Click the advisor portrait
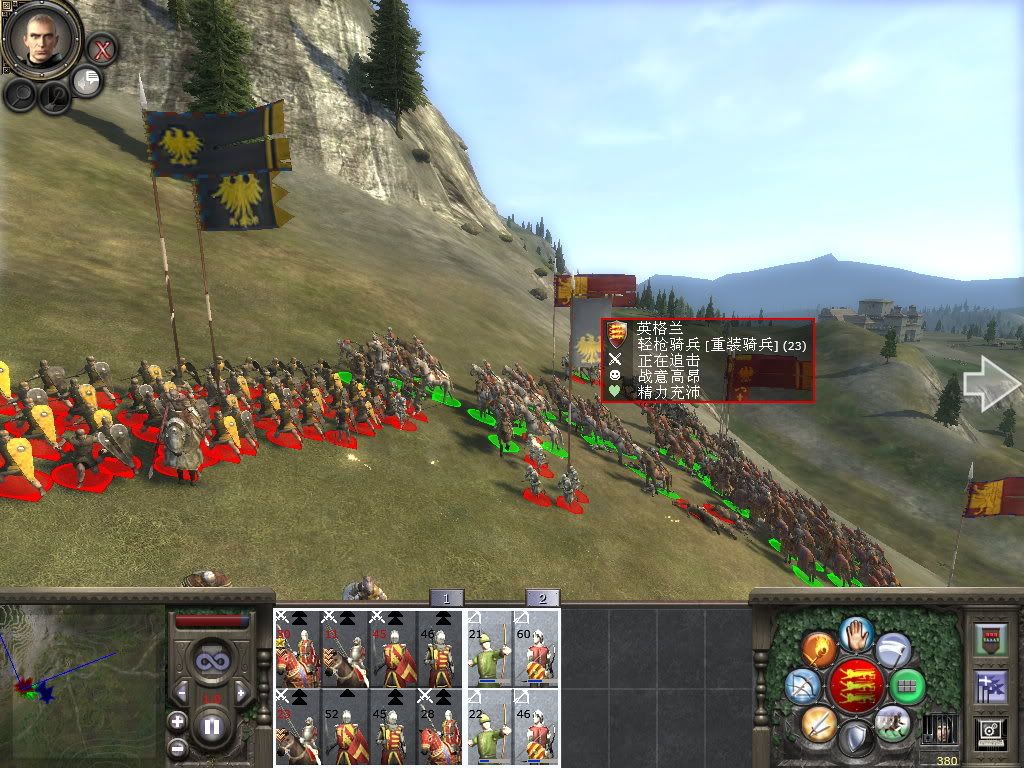 click(x=41, y=38)
